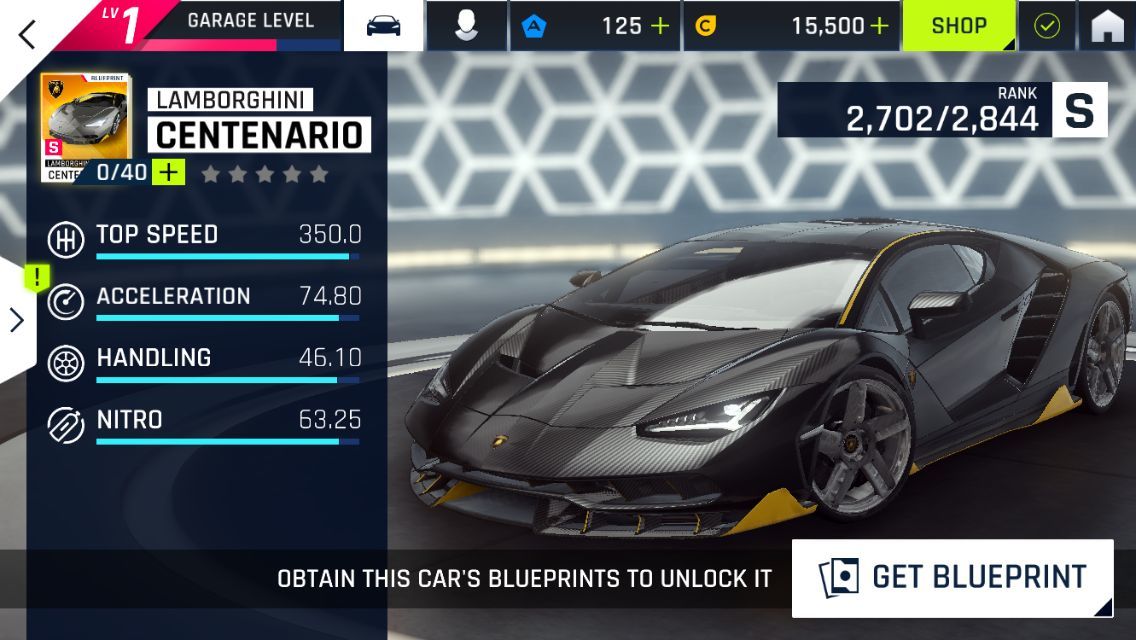Open the Garage Level indicator

230,24
